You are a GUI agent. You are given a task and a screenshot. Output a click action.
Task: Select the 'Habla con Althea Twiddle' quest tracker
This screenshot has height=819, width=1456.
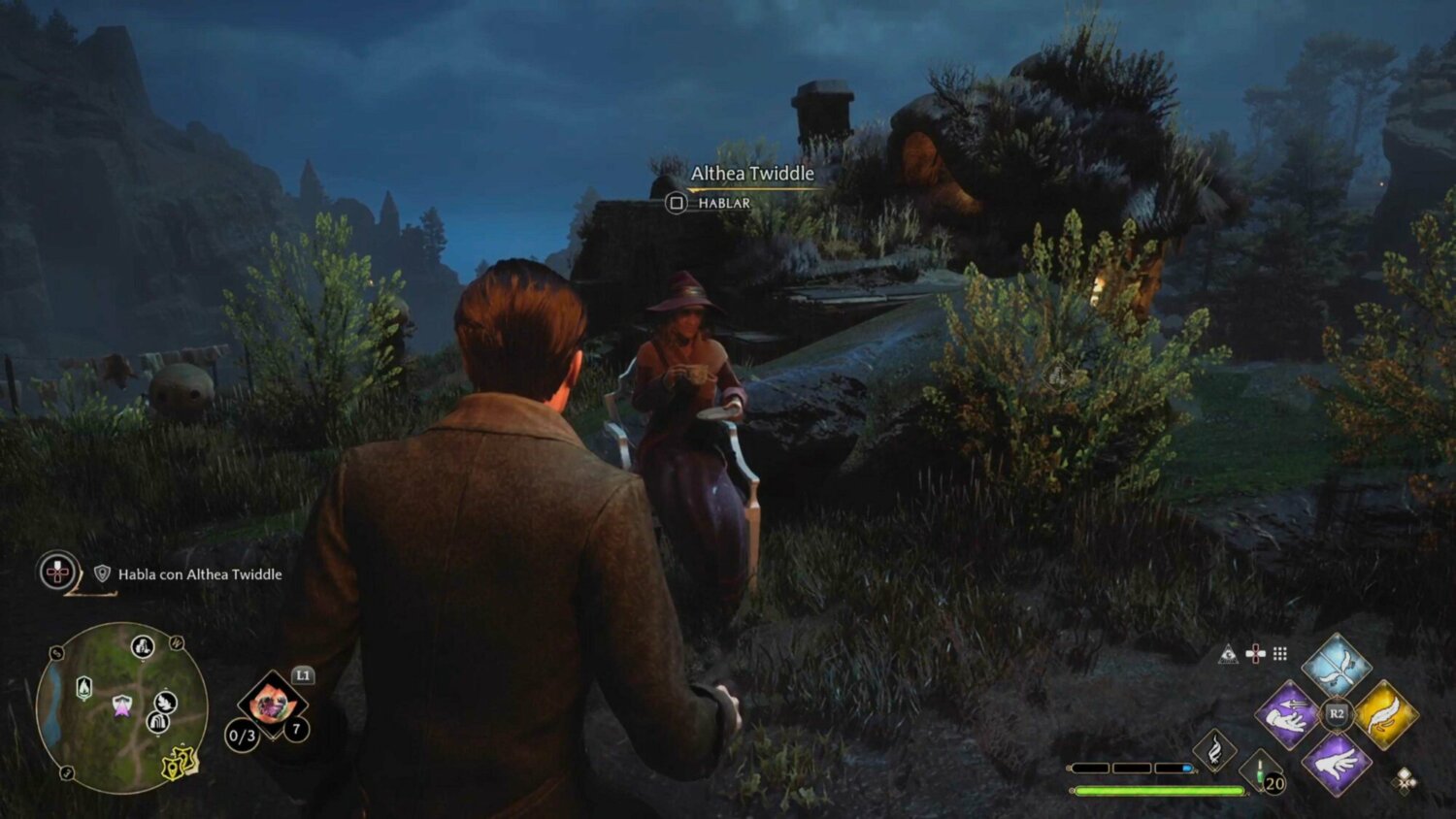(x=200, y=574)
